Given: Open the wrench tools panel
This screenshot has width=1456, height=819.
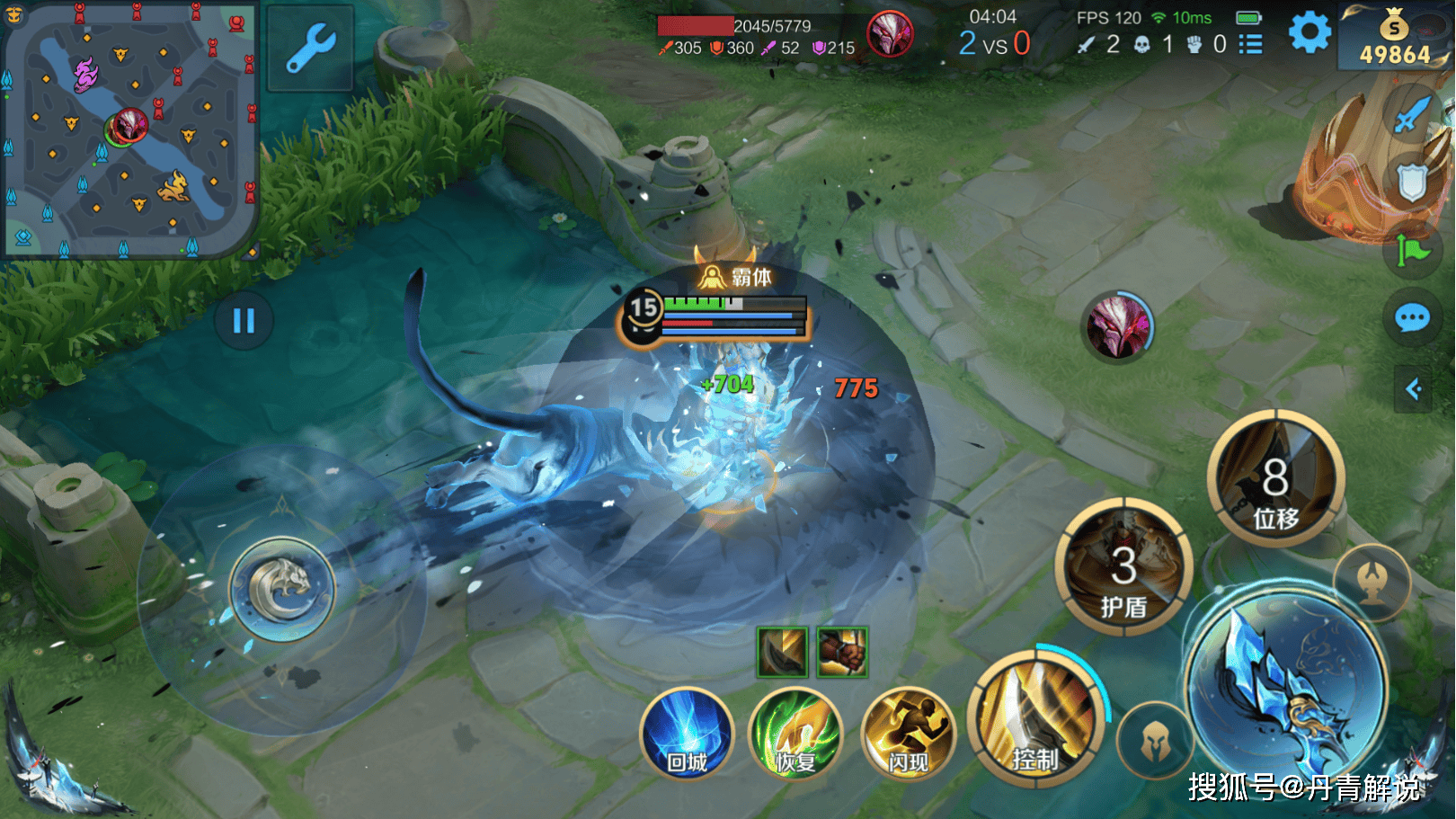Looking at the screenshot, I should click(310, 48).
